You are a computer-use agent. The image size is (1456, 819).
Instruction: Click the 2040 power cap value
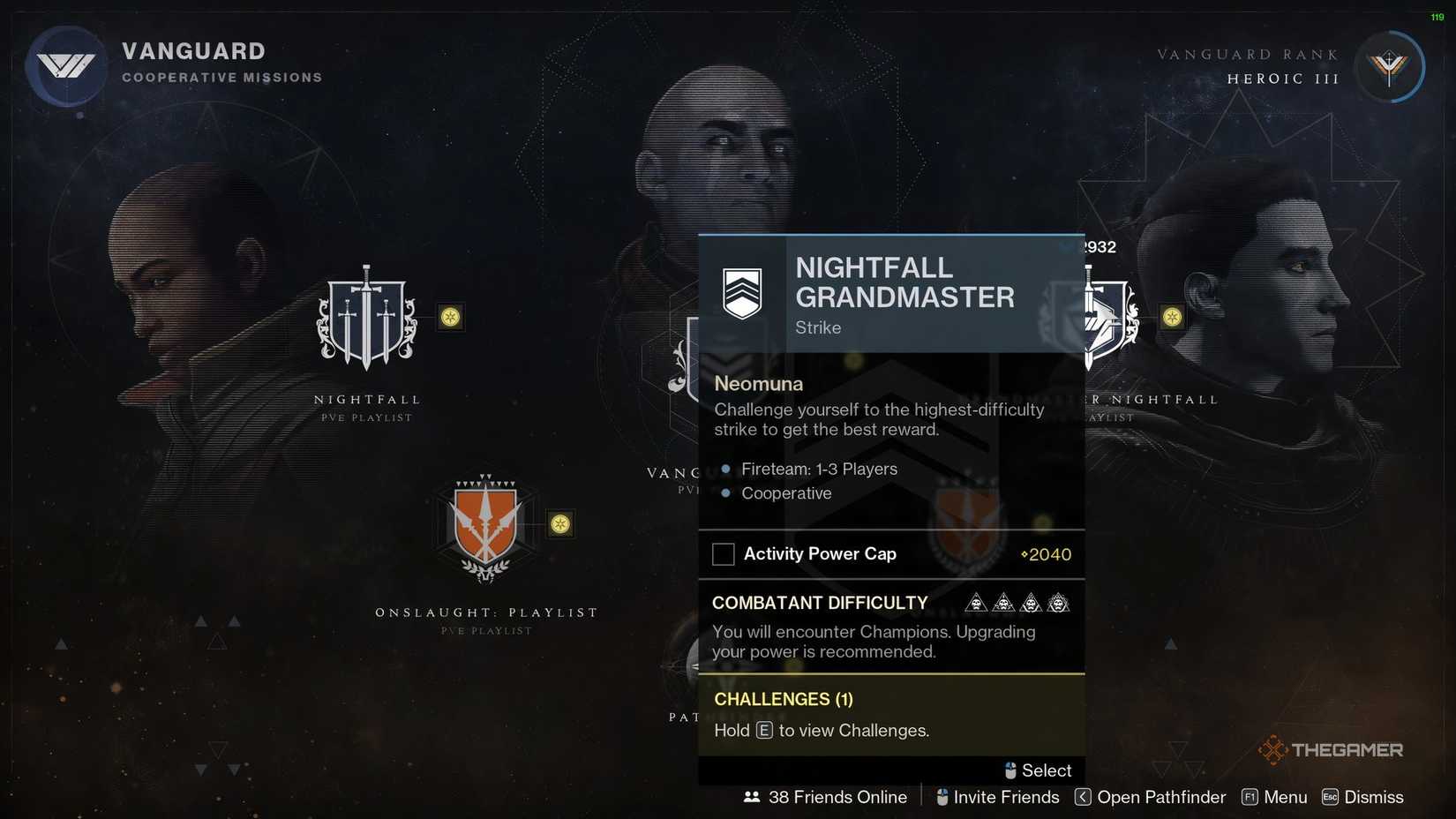click(x=1050, y=554)
